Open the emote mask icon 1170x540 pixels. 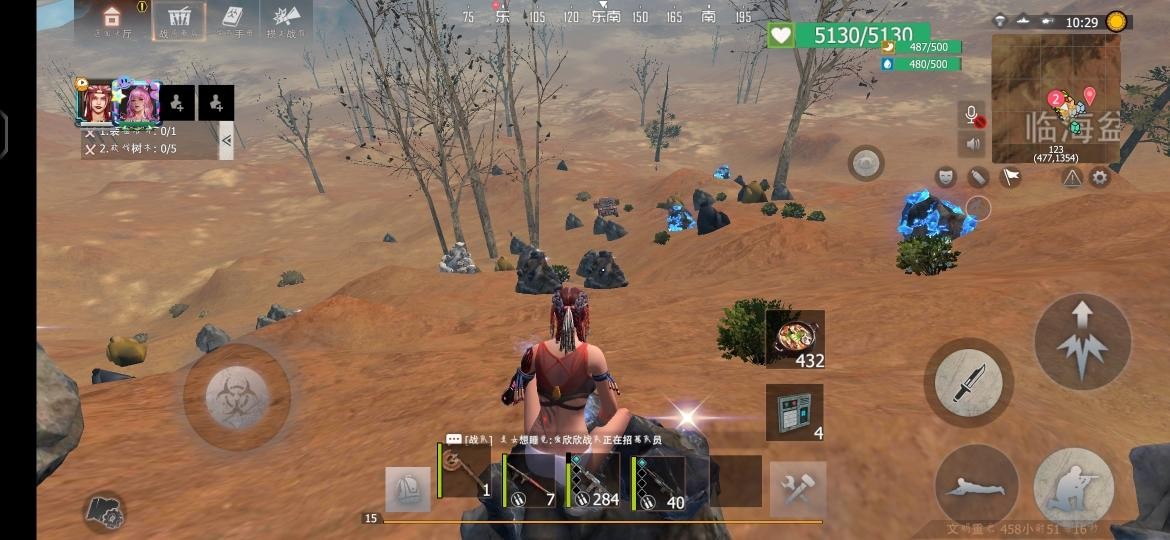tap(945, 177)
